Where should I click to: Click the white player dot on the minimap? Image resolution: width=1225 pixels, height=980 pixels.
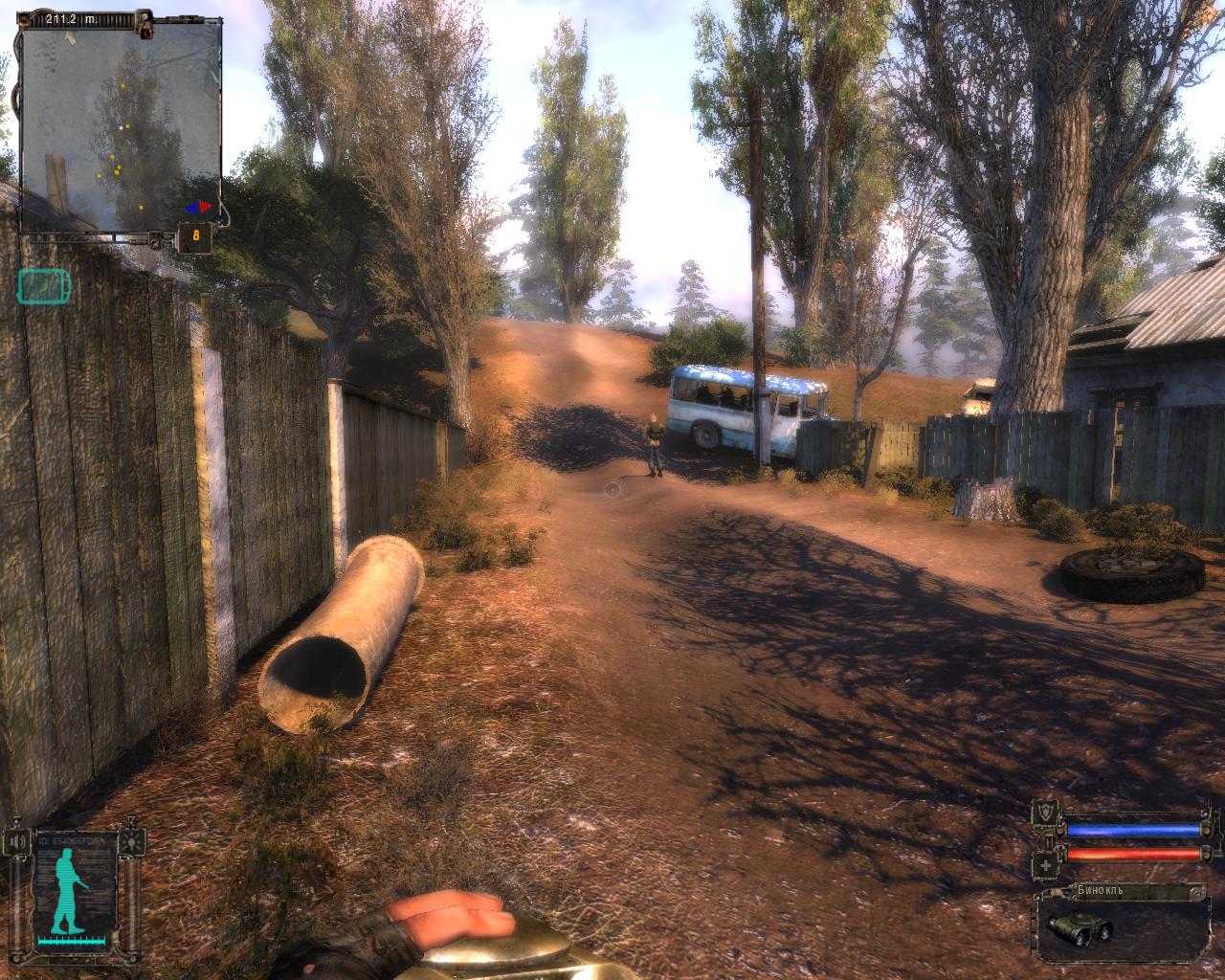(121, 126)
